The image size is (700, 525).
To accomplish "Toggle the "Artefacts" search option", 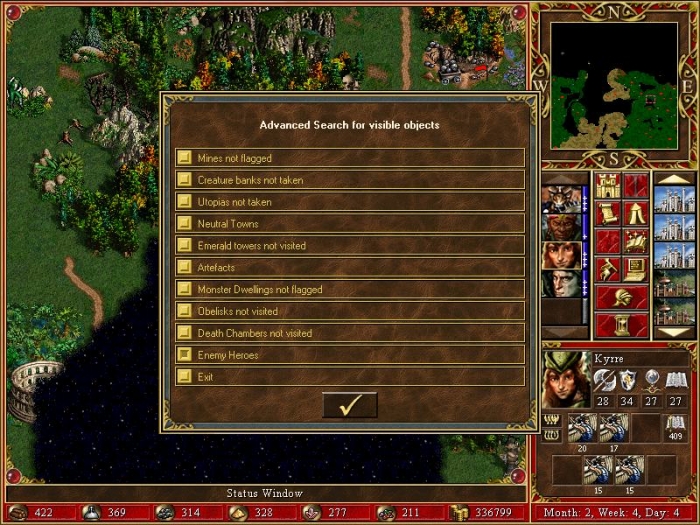I will point(184,268).
